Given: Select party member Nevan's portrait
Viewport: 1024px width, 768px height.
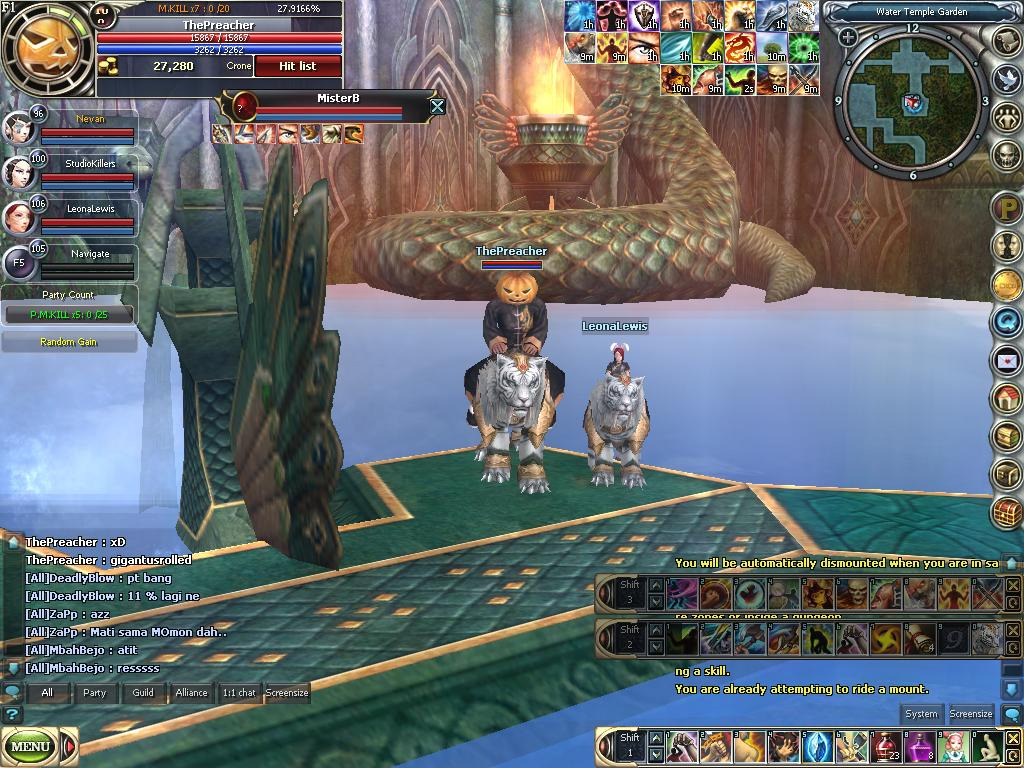Looking at the screenshot, I should coord(18,128).
